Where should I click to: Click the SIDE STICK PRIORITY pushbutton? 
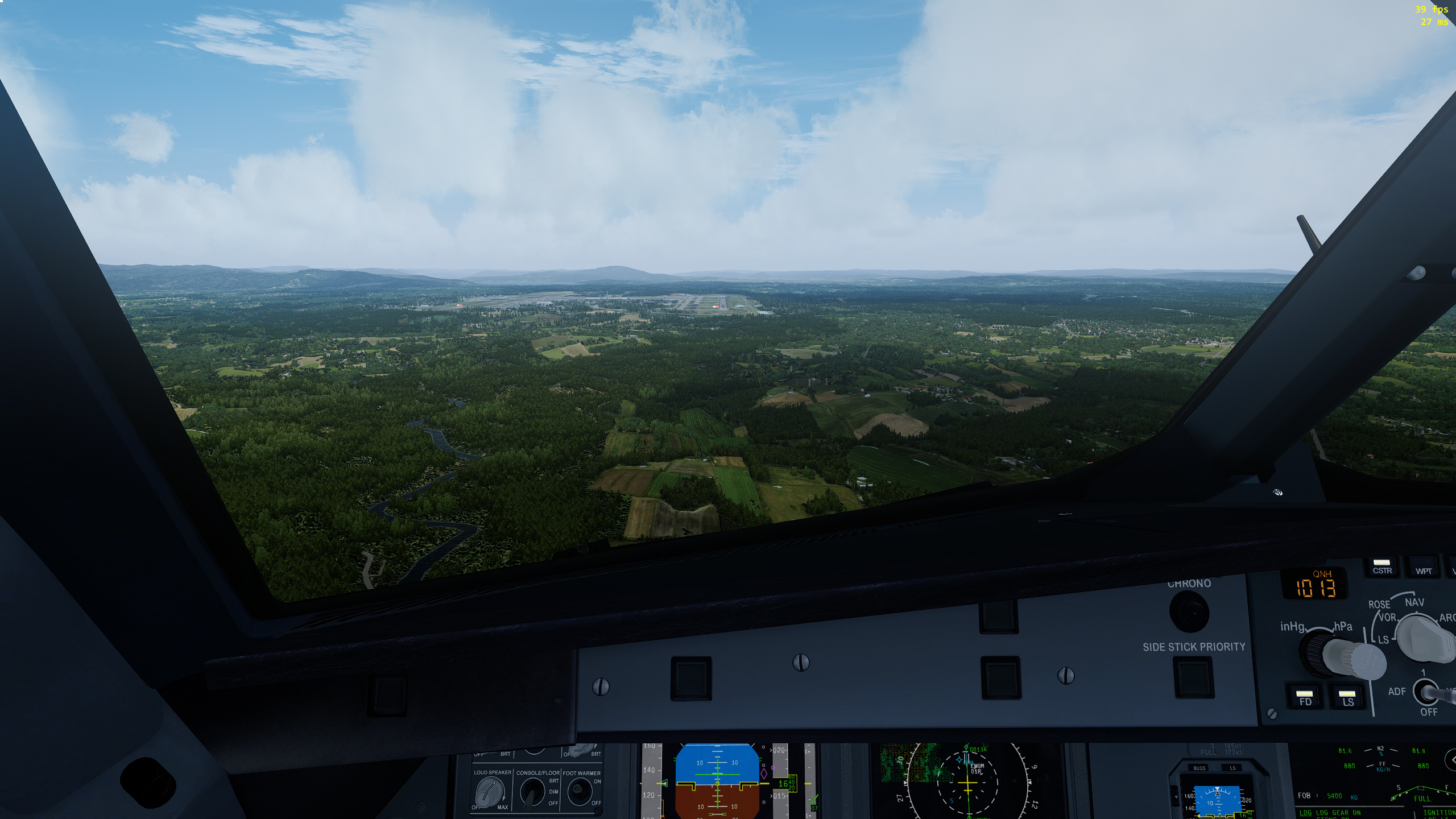(x=1193, y=677)
